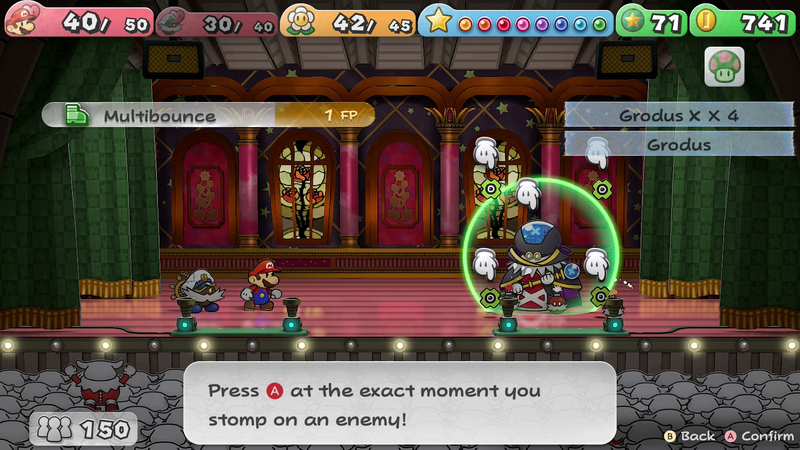
Task: Pick the single "Grodus" target row
Action: click(x=678, y=145)
